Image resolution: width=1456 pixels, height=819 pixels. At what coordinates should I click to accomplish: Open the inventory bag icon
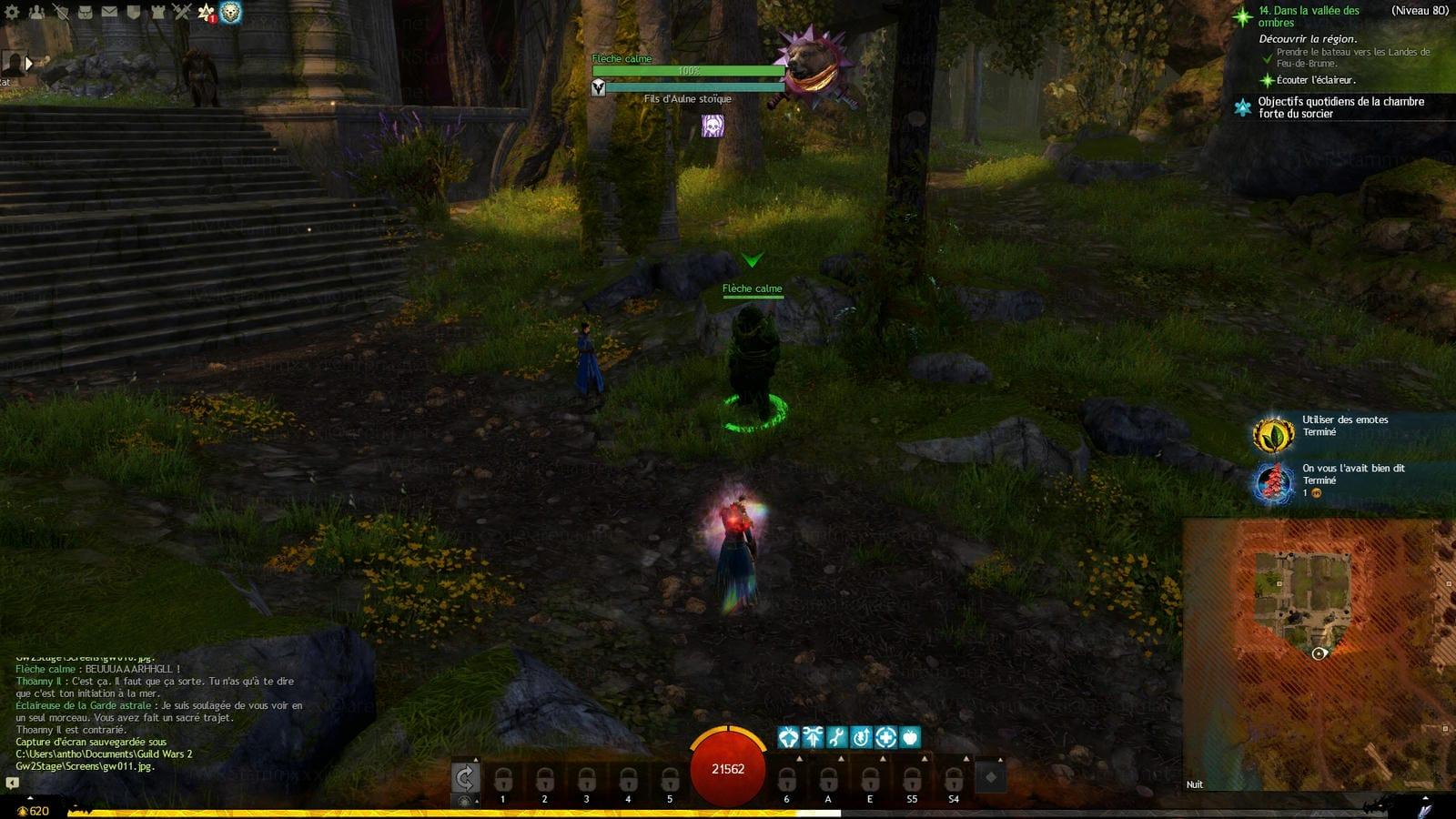click(x=85, y=12)
